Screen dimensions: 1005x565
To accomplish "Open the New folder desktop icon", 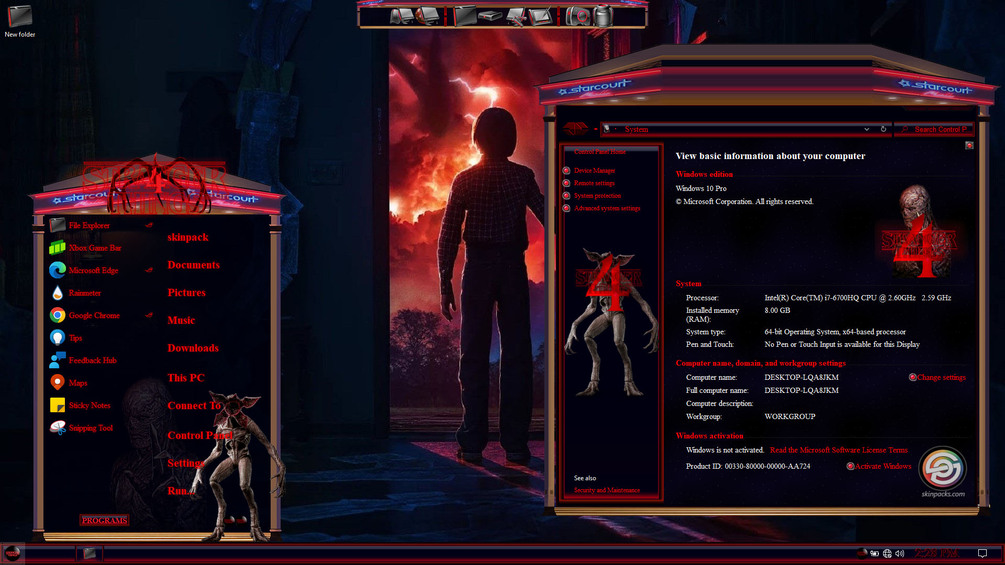I will coord(20,20).
